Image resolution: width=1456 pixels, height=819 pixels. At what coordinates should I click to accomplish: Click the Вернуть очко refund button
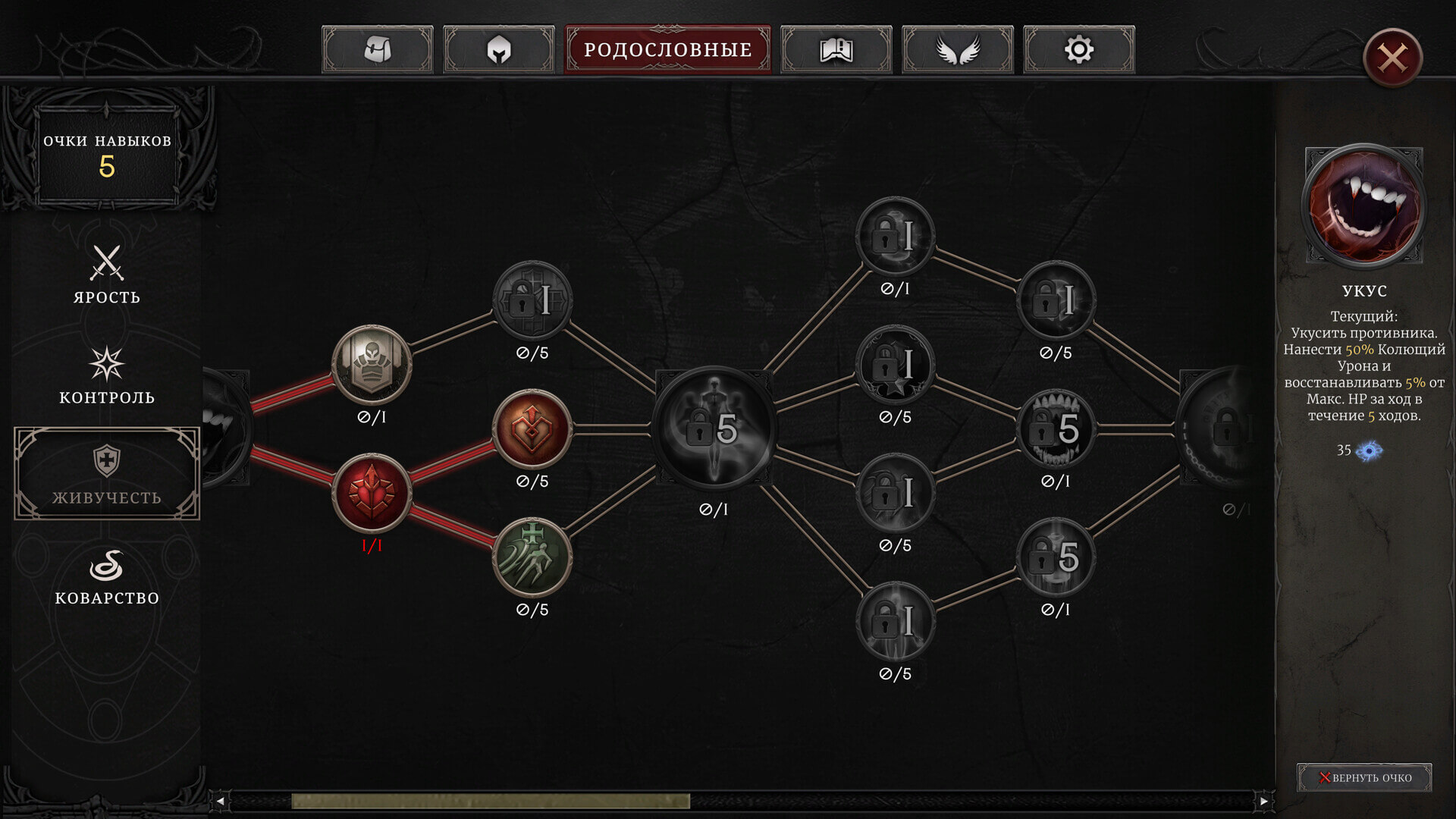(x=1364, y=777)
